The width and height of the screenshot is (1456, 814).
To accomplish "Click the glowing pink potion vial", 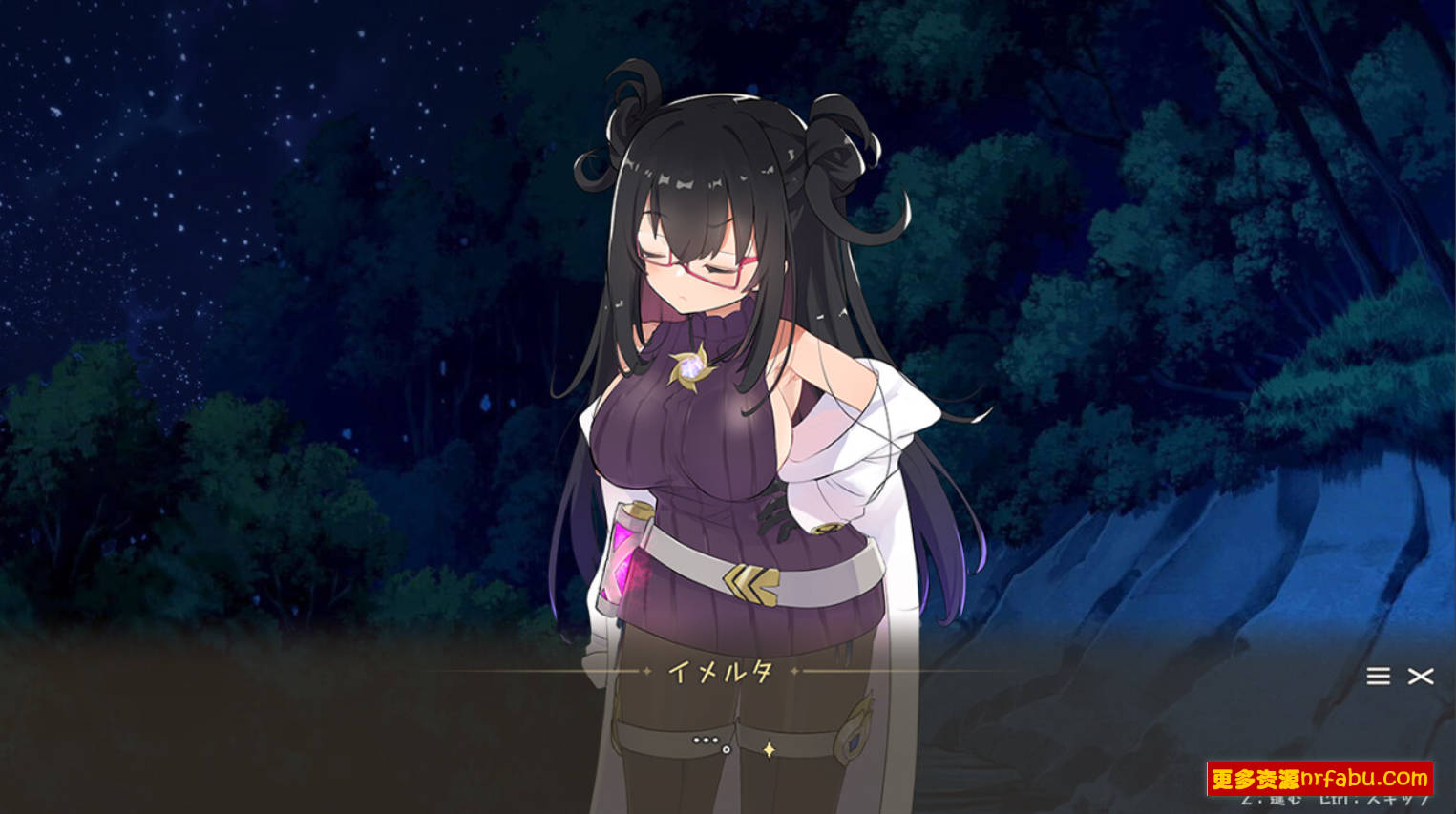I will [623, 558].
